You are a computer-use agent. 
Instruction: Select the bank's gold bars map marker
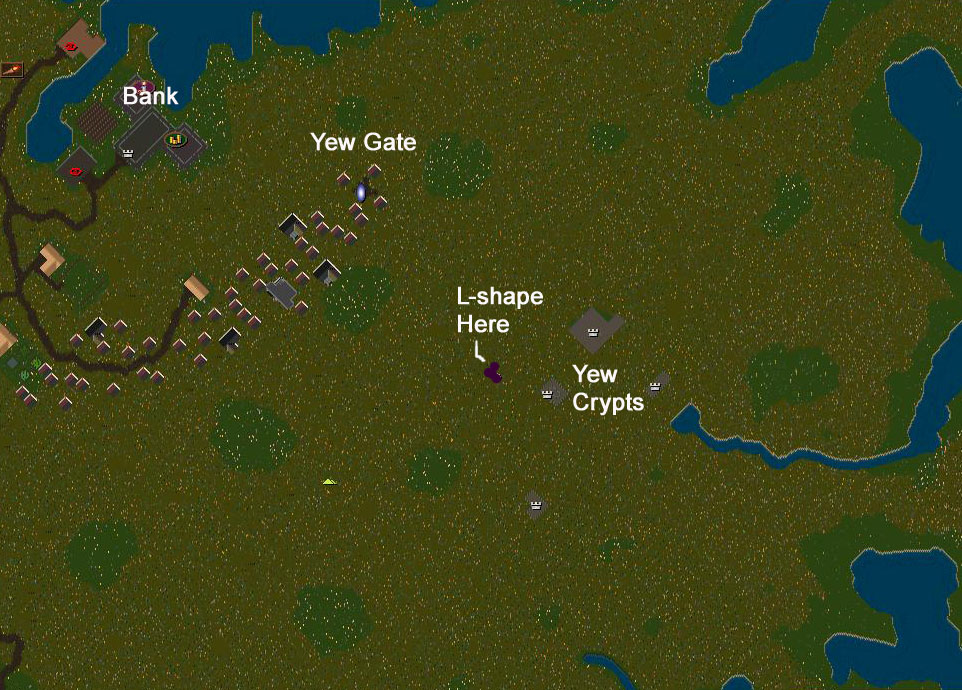[x=176, y=140]
